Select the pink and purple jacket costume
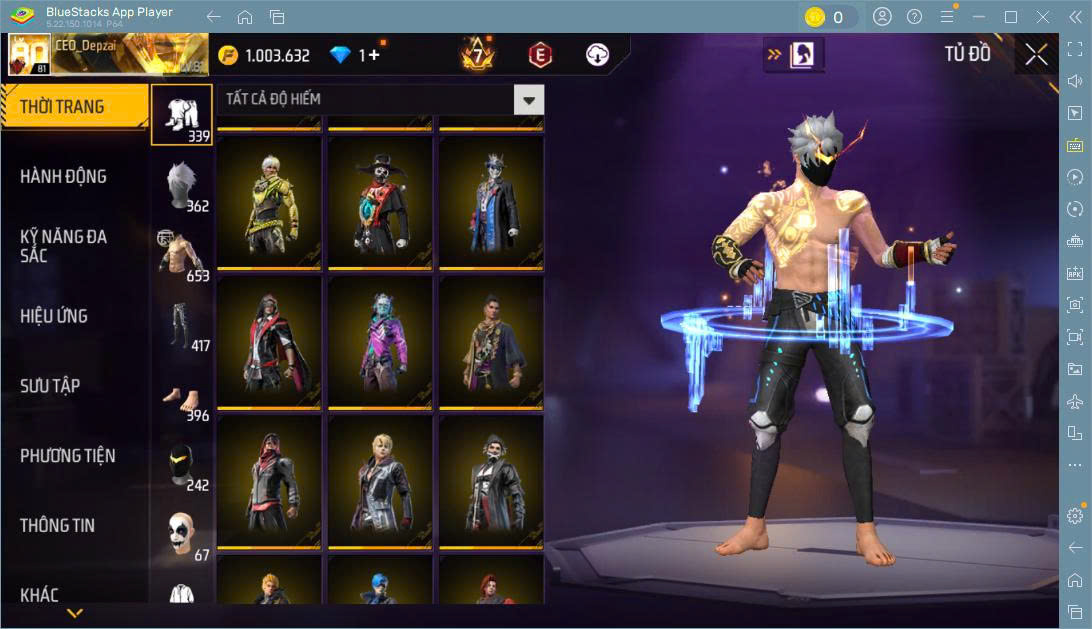The width and height of the screenshot is (1092, 629). tap(380, 341)
